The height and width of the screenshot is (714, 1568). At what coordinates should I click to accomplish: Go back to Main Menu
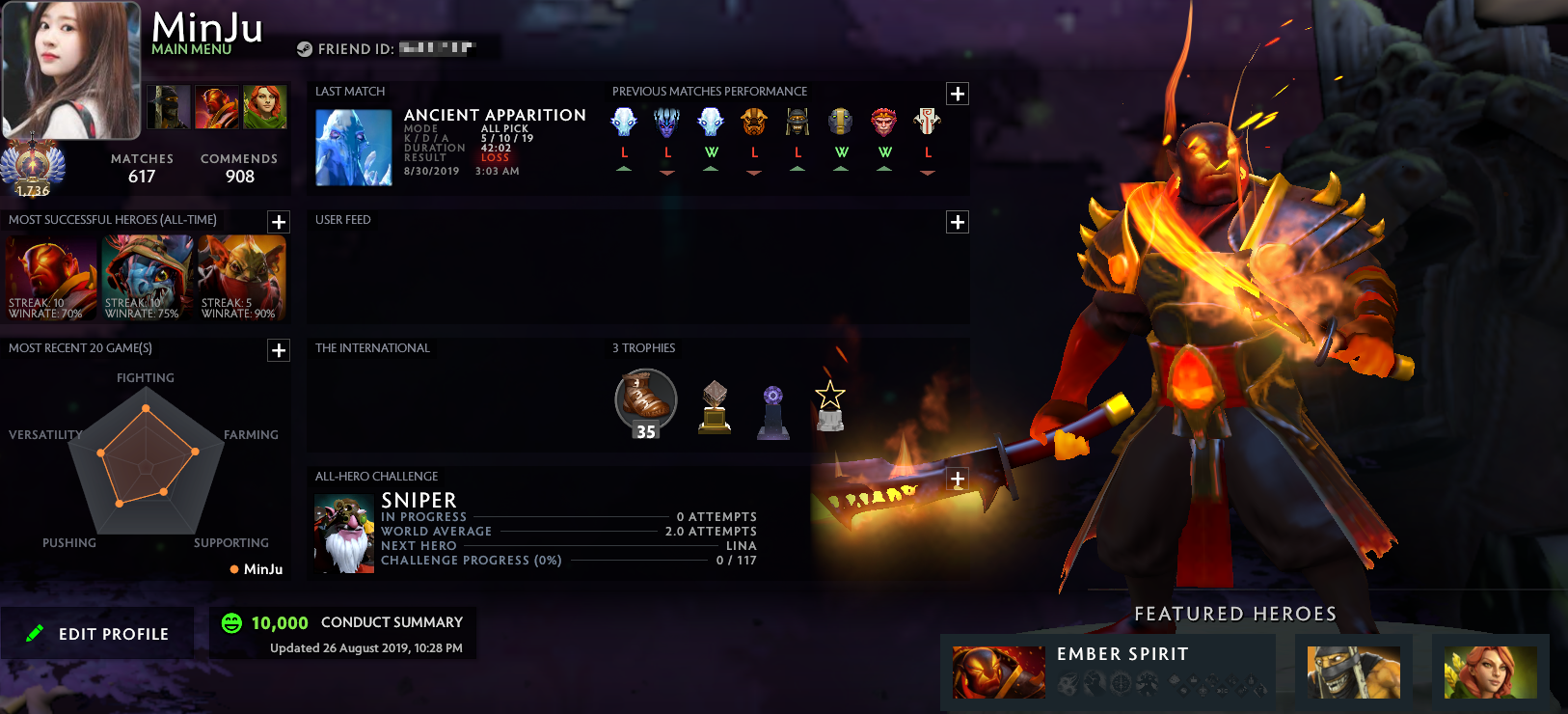[191, 49]
